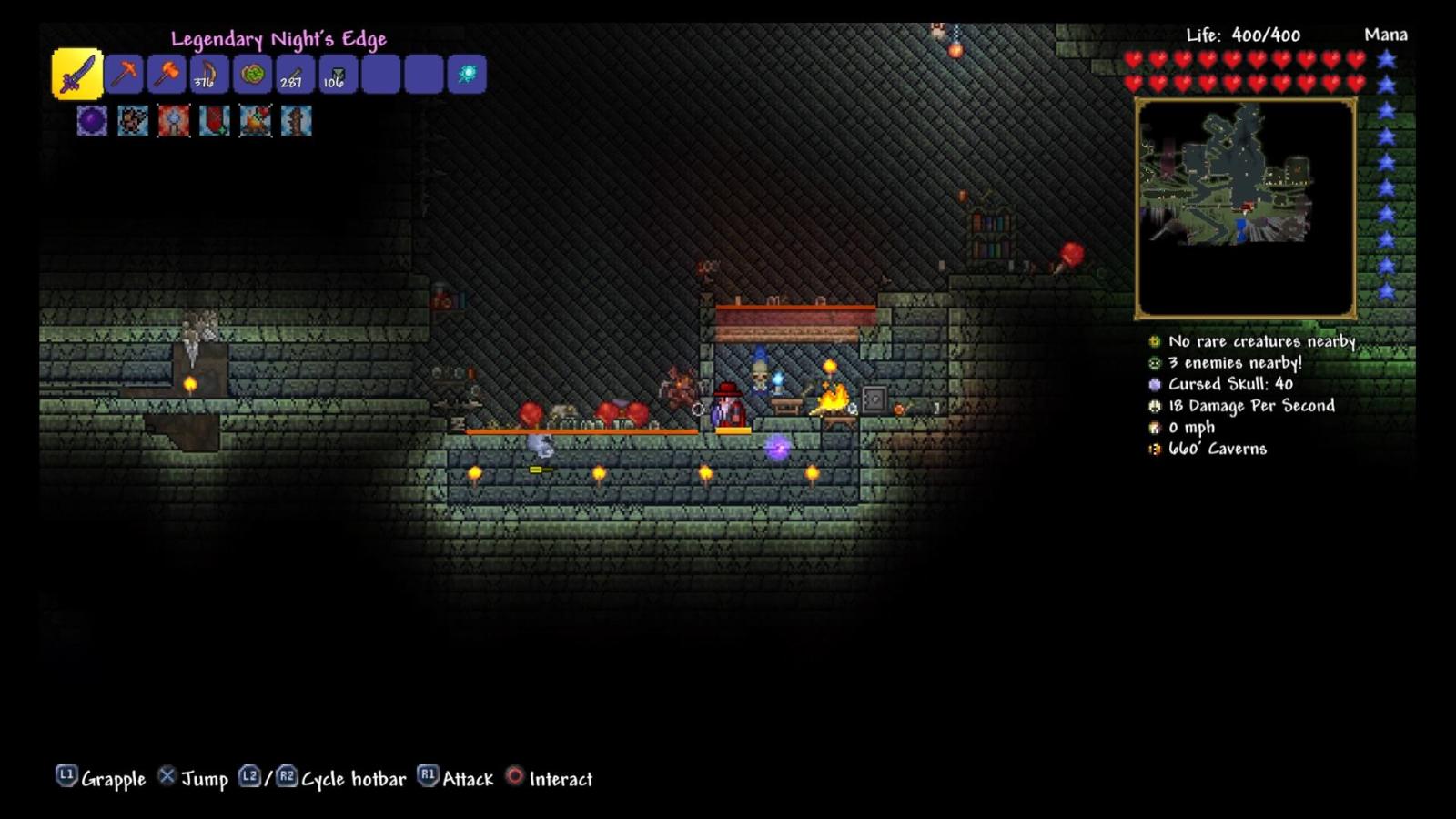This screenshot has height=819, width=1456.
Task: Click the archer buff icon under the hotbar
Action: [133, 121]
